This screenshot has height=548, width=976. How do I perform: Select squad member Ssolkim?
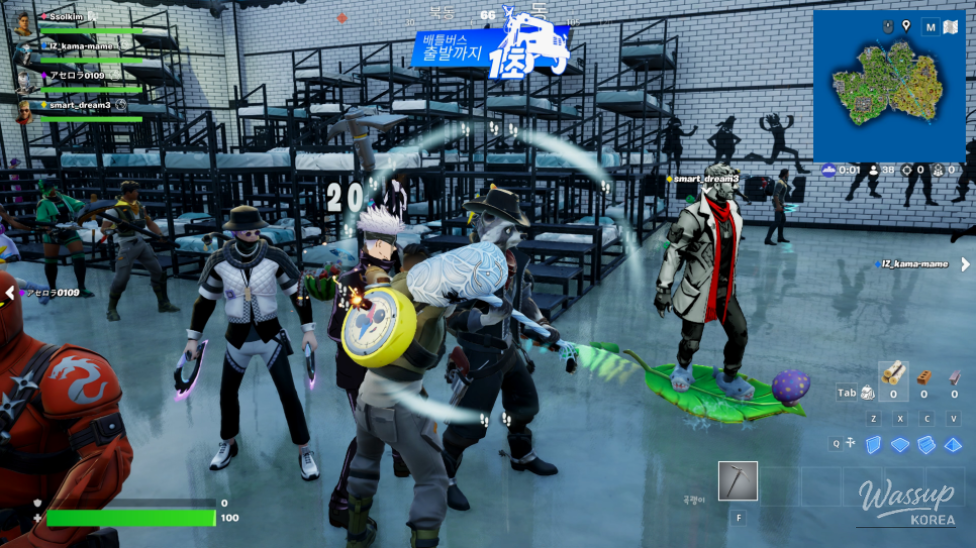click(x=62, y=18)
